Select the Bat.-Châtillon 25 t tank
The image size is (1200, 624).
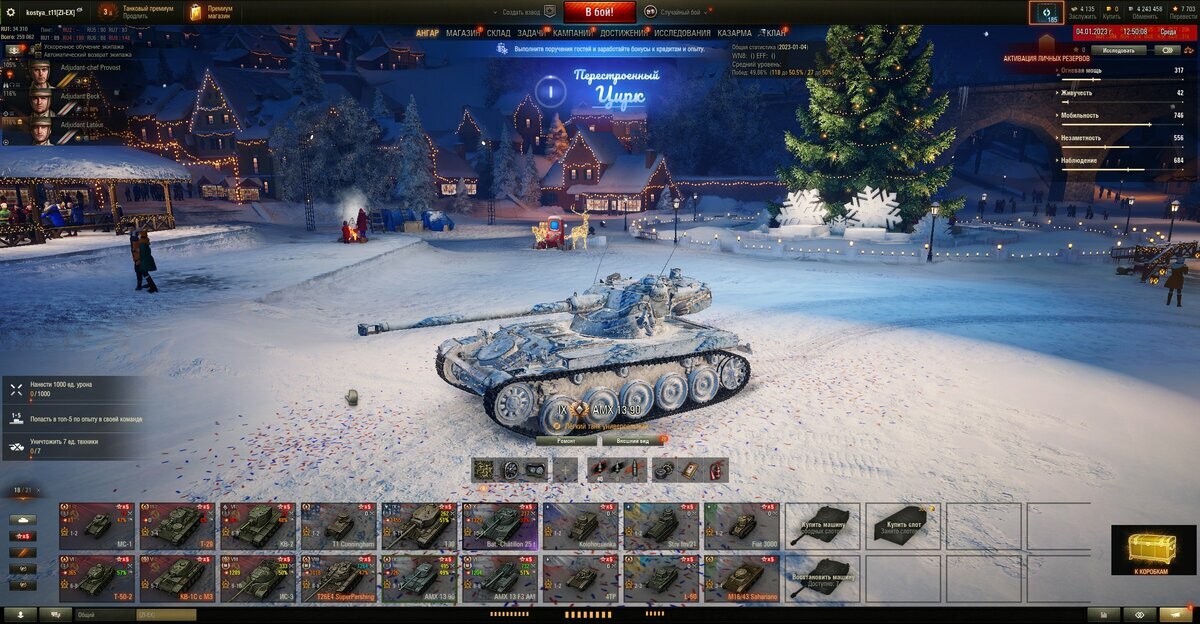tap(500, 526)
